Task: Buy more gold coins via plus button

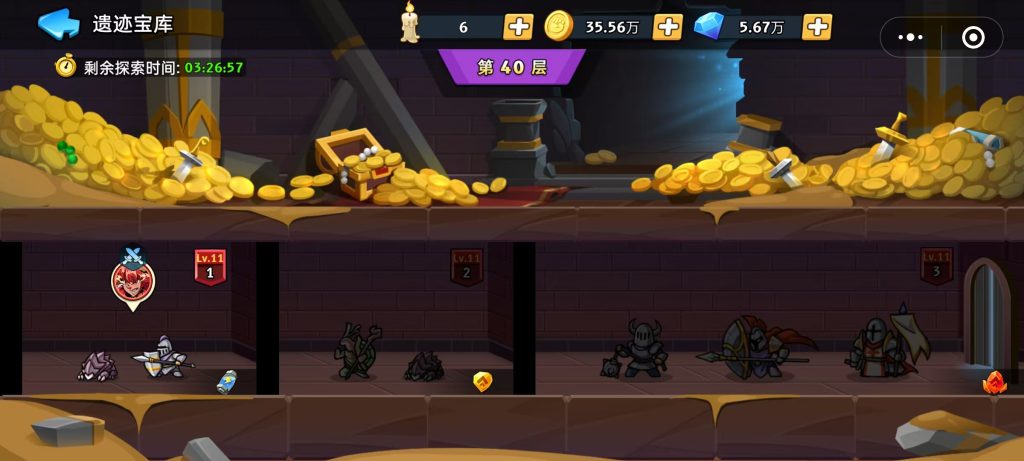Action: tap(667, 27)
